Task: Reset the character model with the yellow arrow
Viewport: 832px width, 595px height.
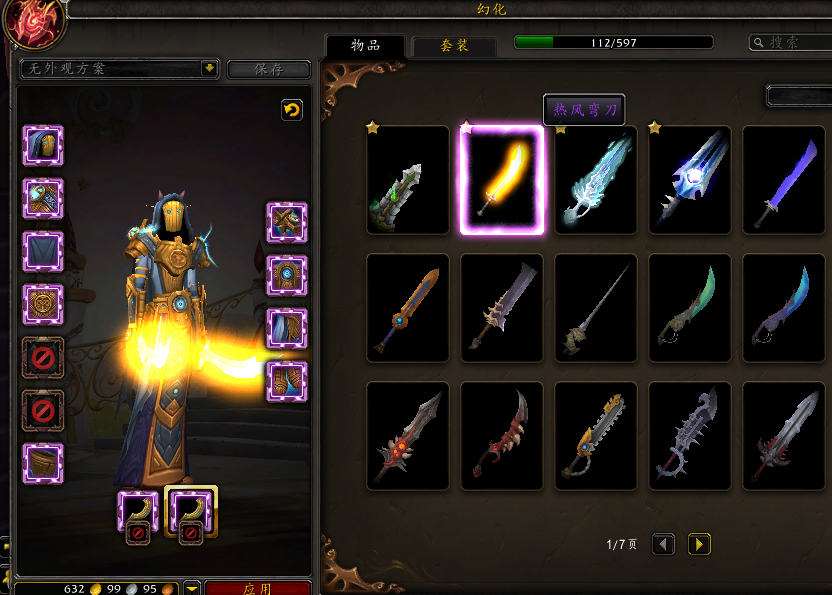Action: coord(292,110)
